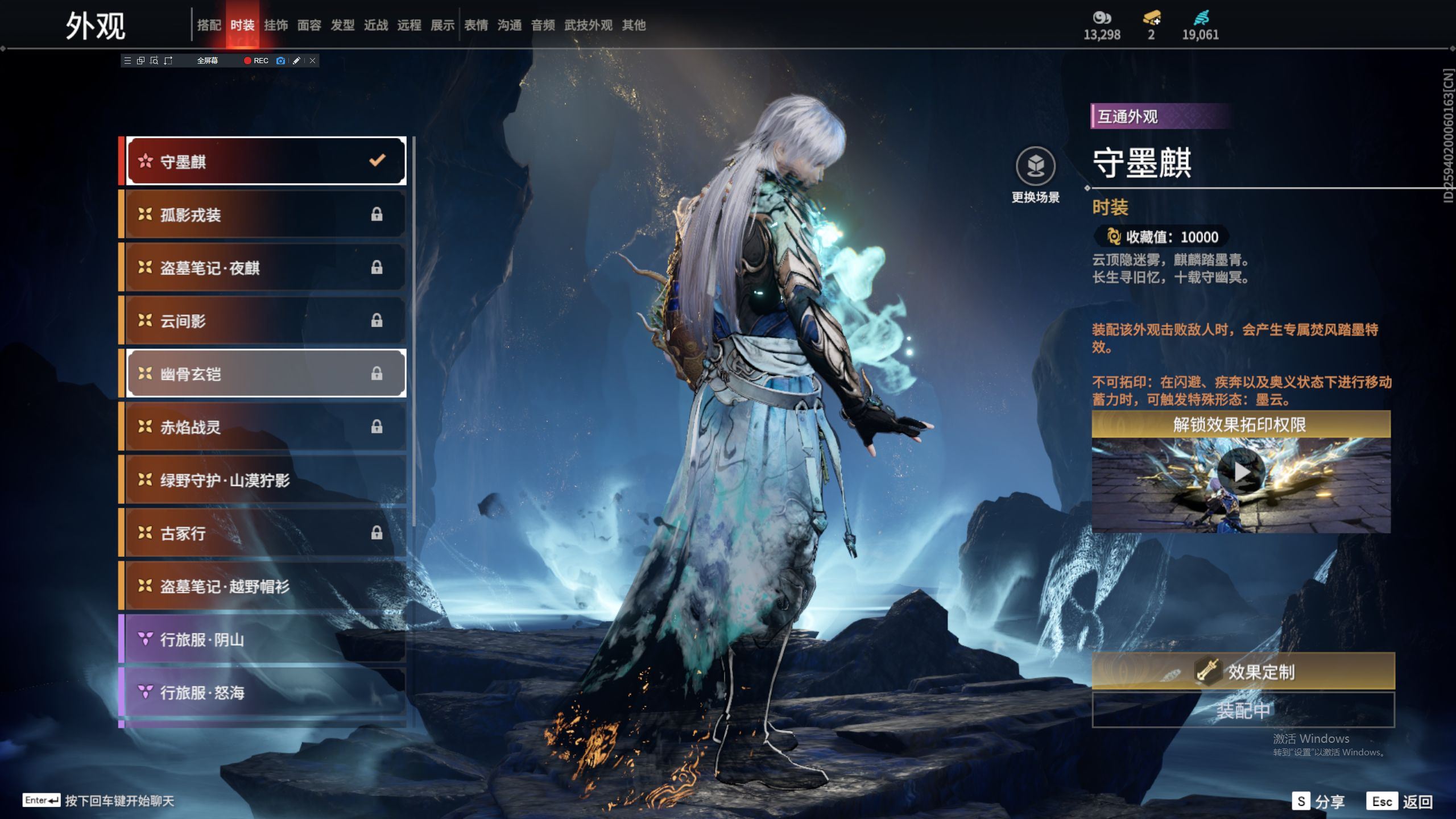Open the 挂饰 accessories tab

coord(276,25)
